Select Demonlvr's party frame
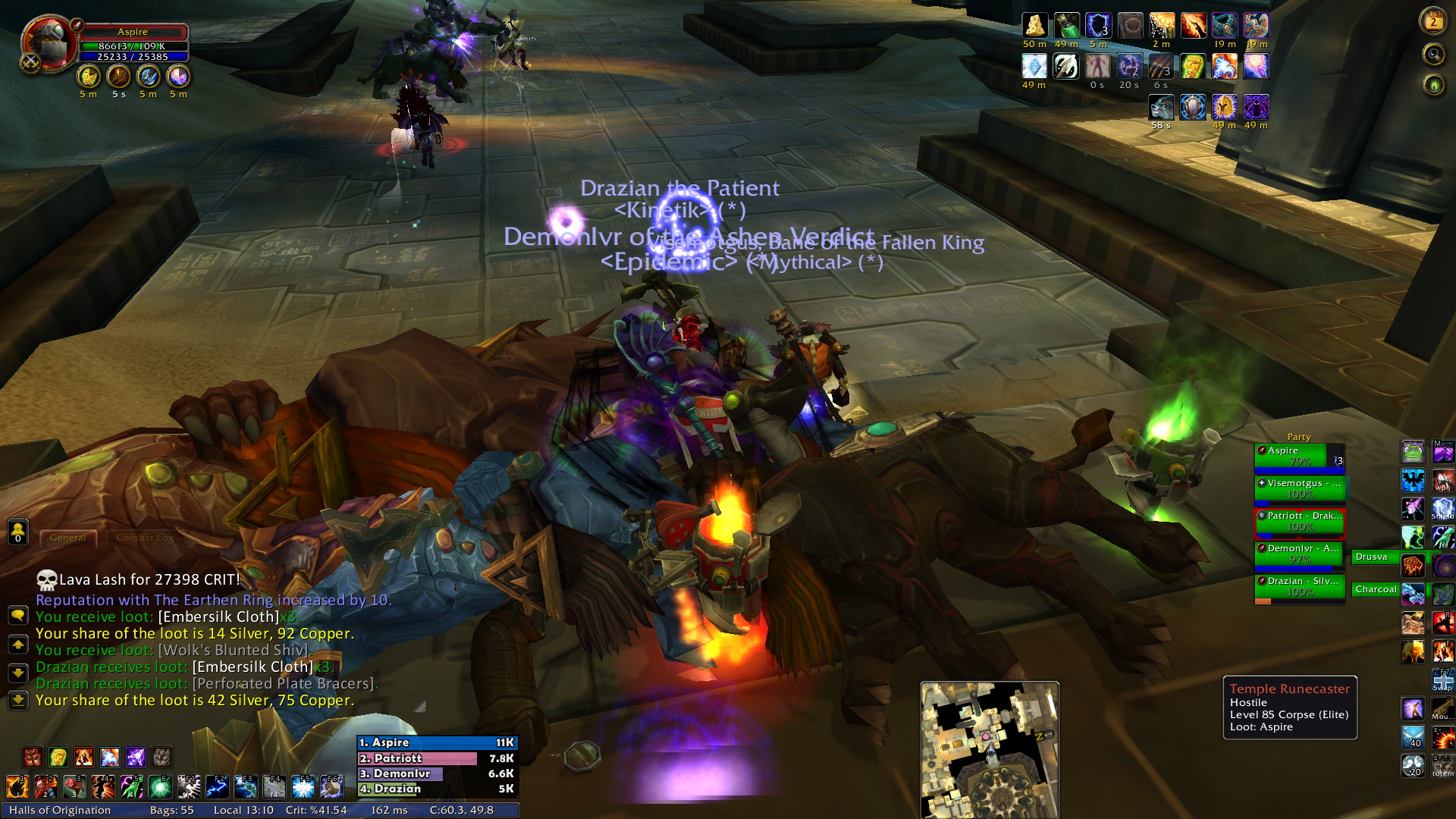The width and height of the screenshot is (1456, 819). pyautogui.click(x=1300, y=554)
